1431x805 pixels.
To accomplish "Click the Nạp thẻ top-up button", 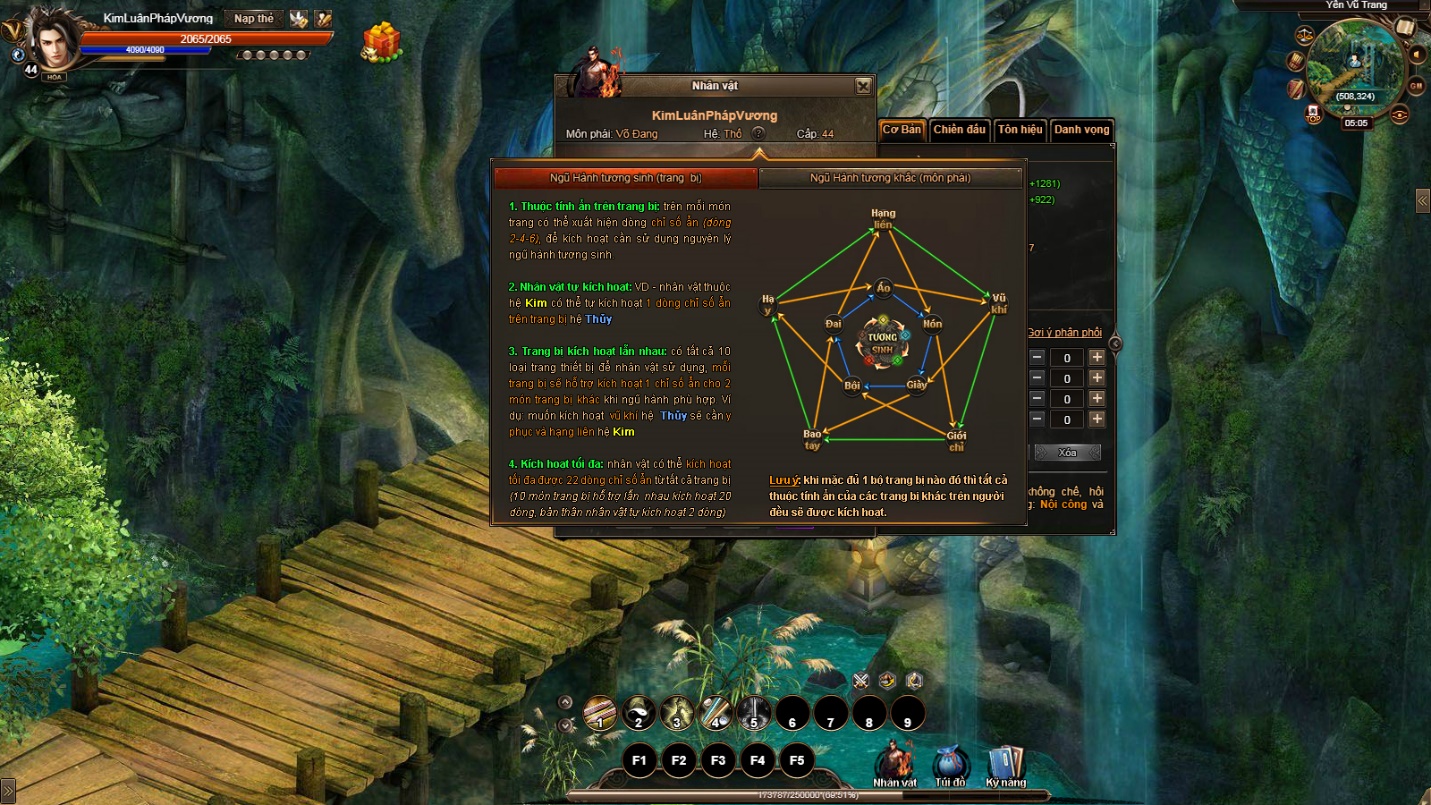I will (x=253, y=19).
